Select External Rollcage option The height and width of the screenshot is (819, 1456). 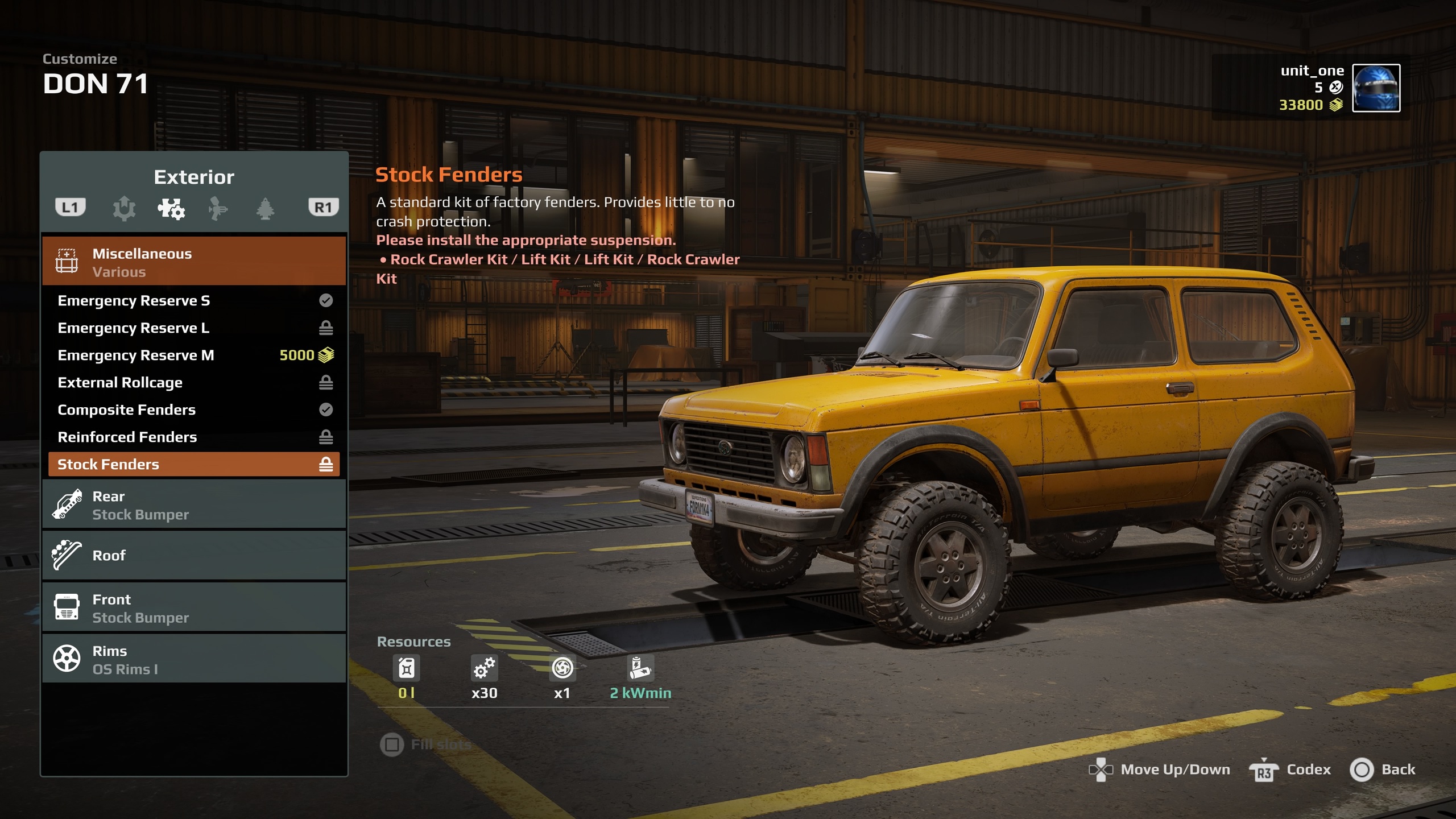coord(193,382)
